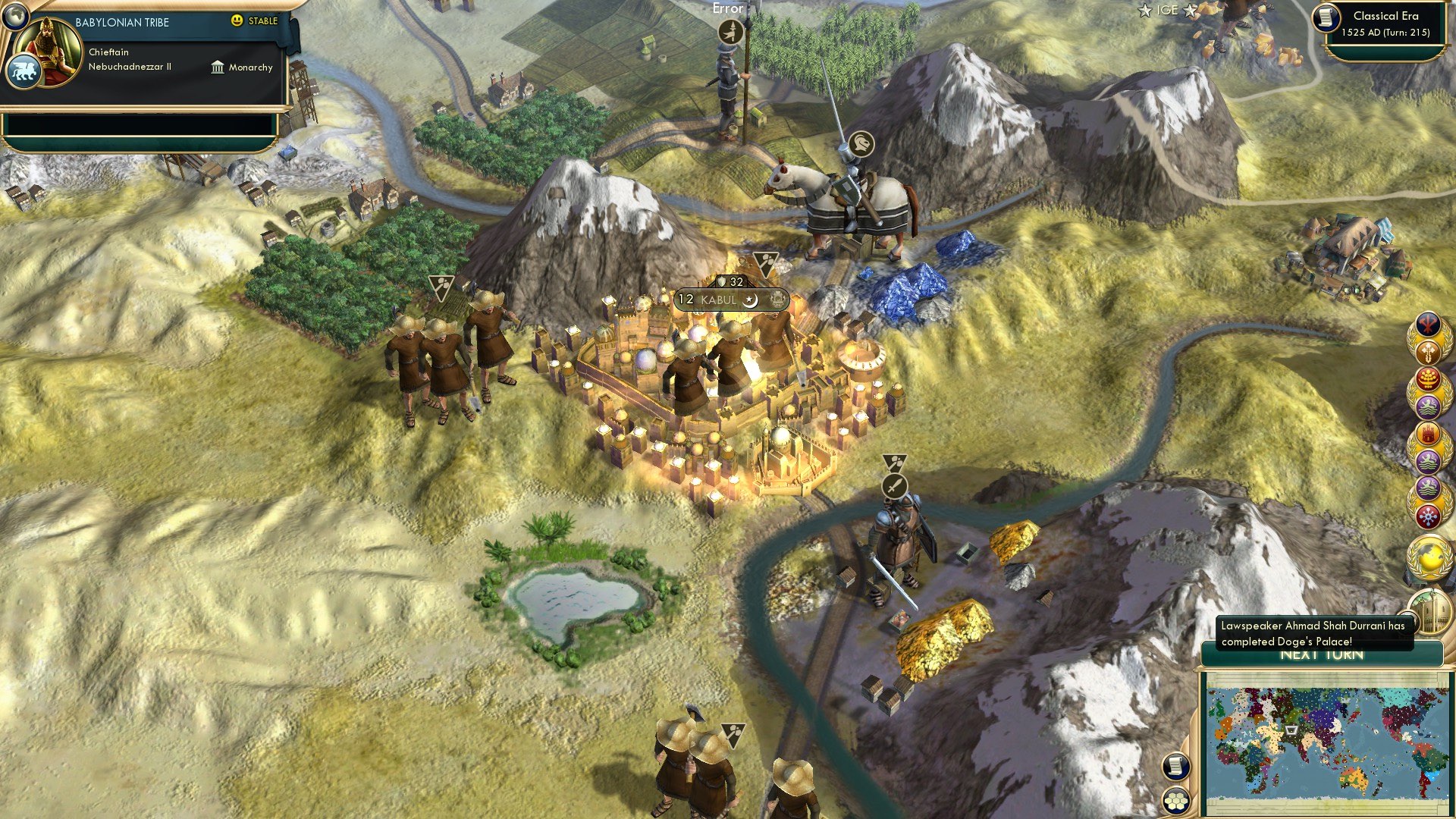This screenshot has width=1456, height=819.
Task: Open the cross-shaped religion notification
Action: point(1429,353)
